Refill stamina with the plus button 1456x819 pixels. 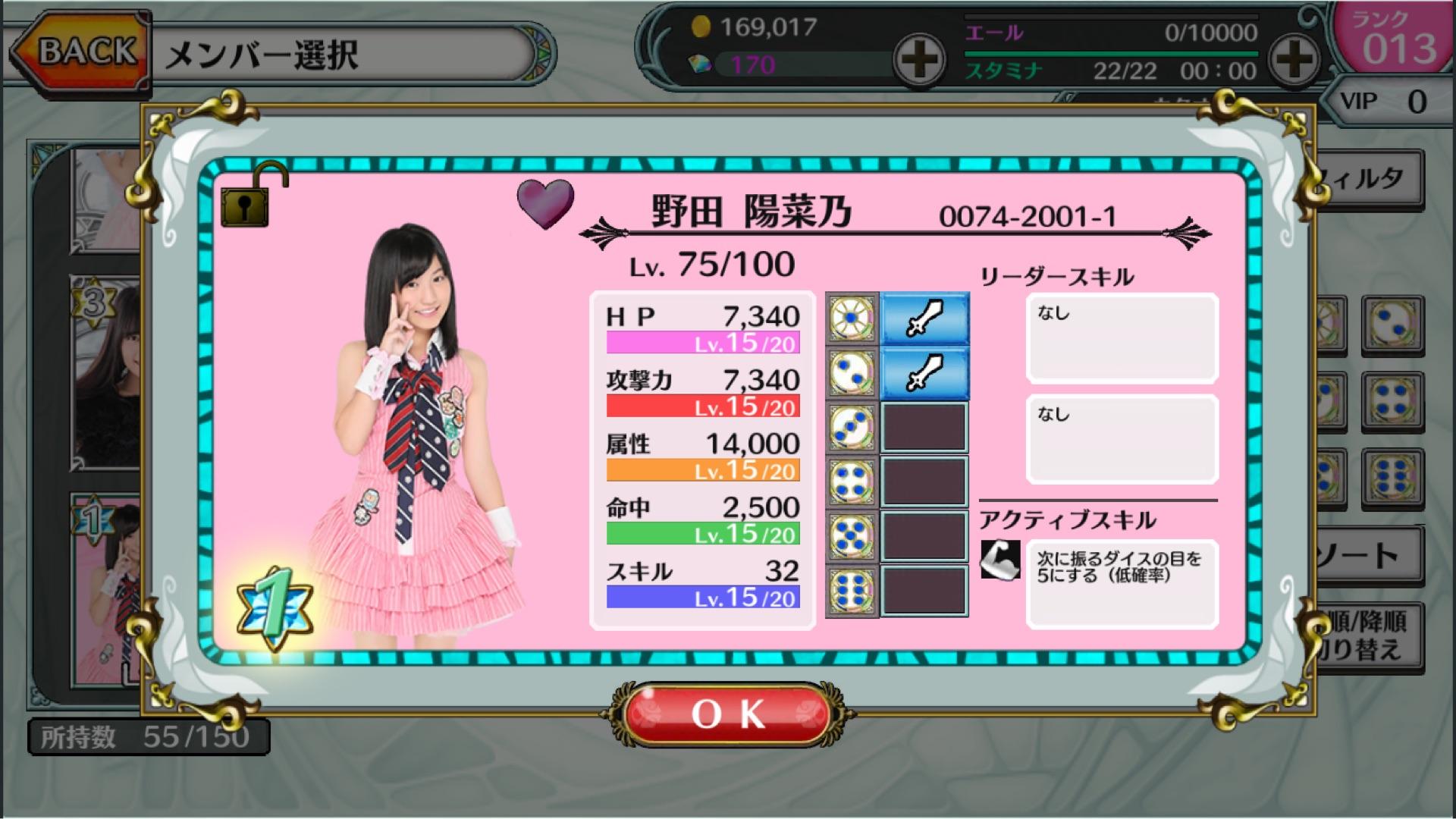click(x=1294, y=59)
